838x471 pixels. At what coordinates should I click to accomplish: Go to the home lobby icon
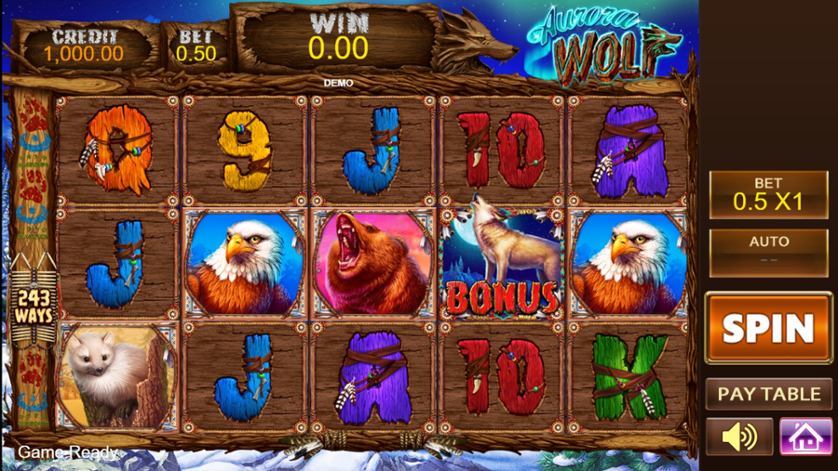pyautogui.click(x=799, y=437)
